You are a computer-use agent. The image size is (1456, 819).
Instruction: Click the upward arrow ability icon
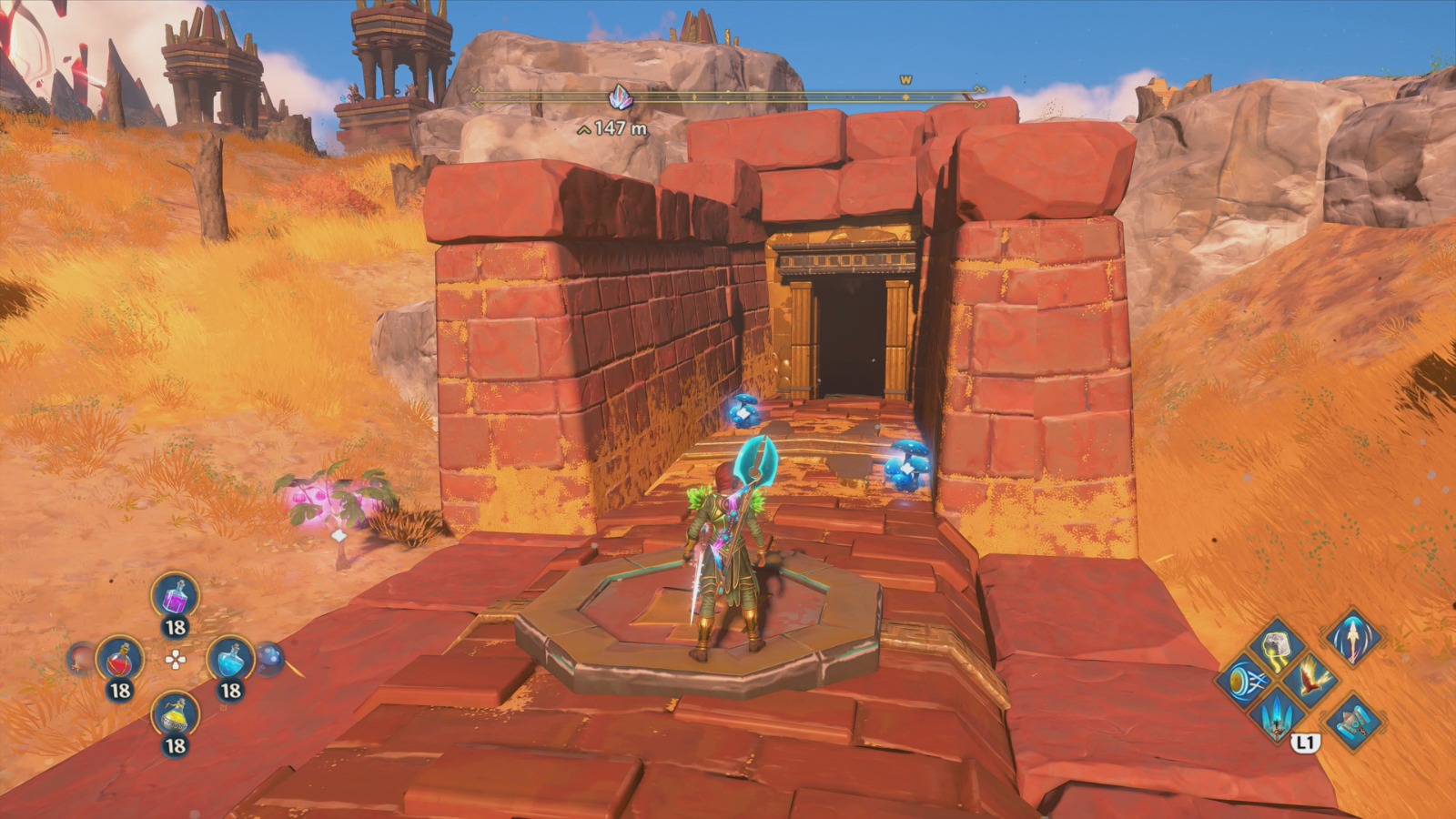1353,639
